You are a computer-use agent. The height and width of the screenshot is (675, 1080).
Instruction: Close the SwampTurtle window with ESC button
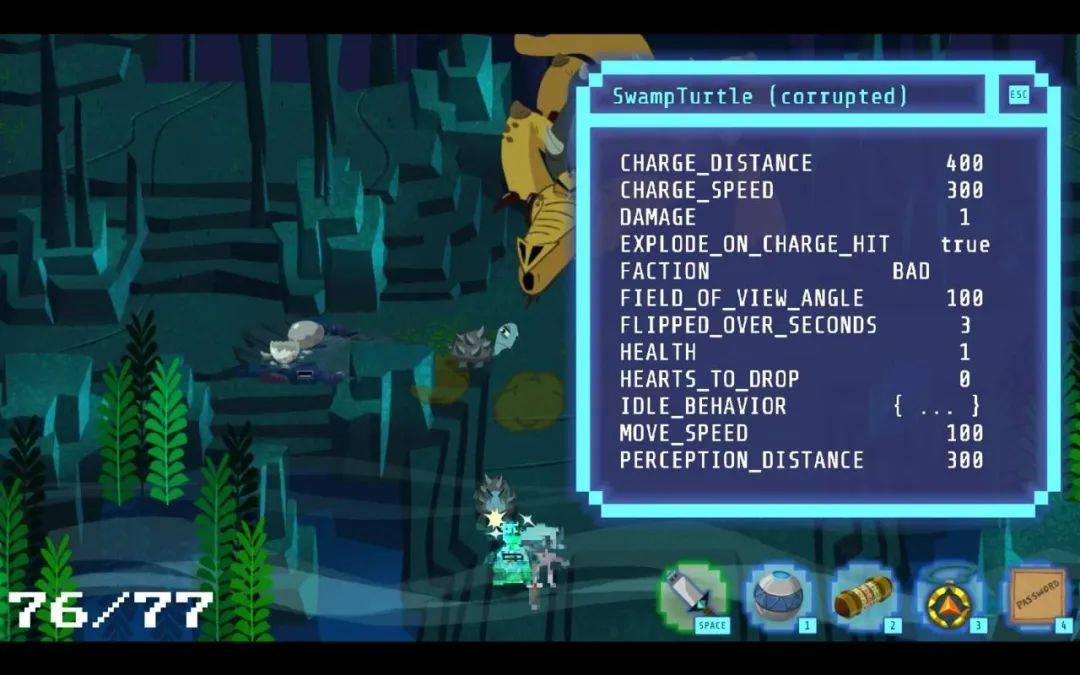click(x=1018, y=95)
